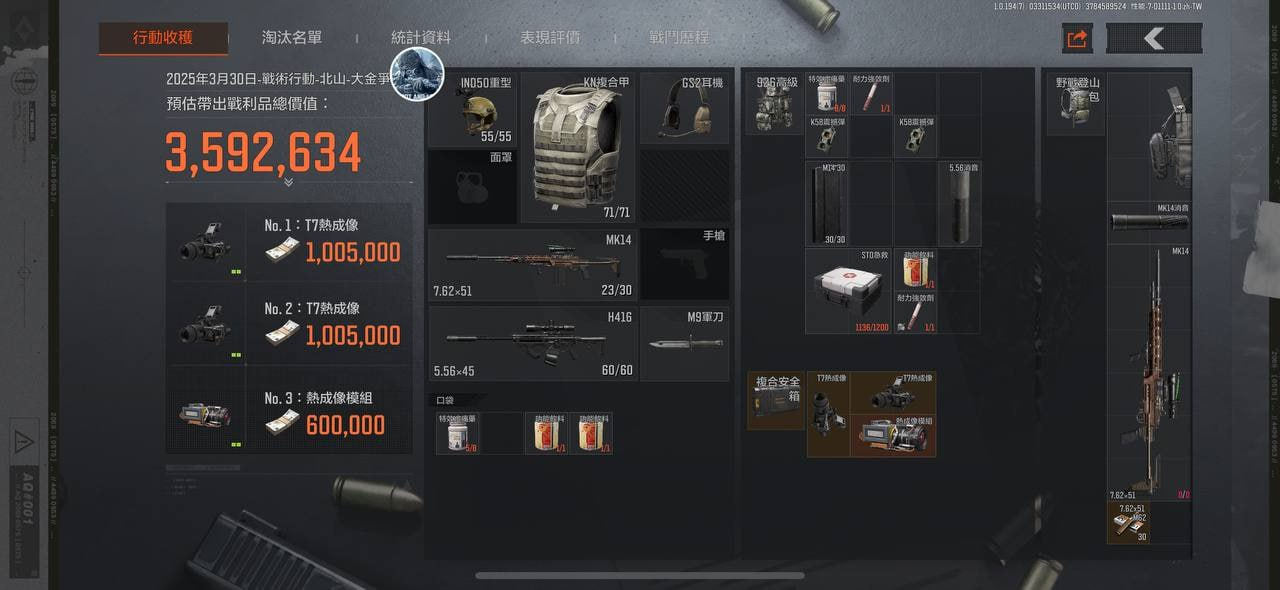Go back using the arrow button

coord(1154,39)
